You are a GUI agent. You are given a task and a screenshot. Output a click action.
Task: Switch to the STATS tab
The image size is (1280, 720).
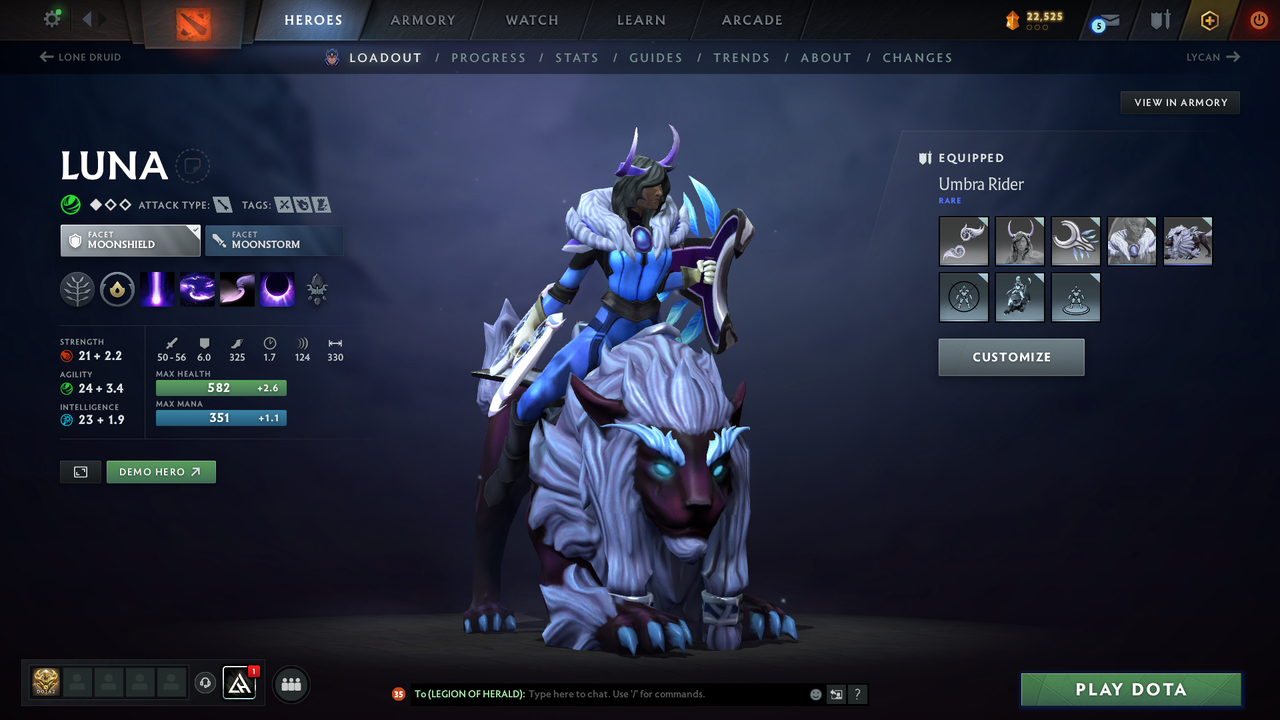577,57
